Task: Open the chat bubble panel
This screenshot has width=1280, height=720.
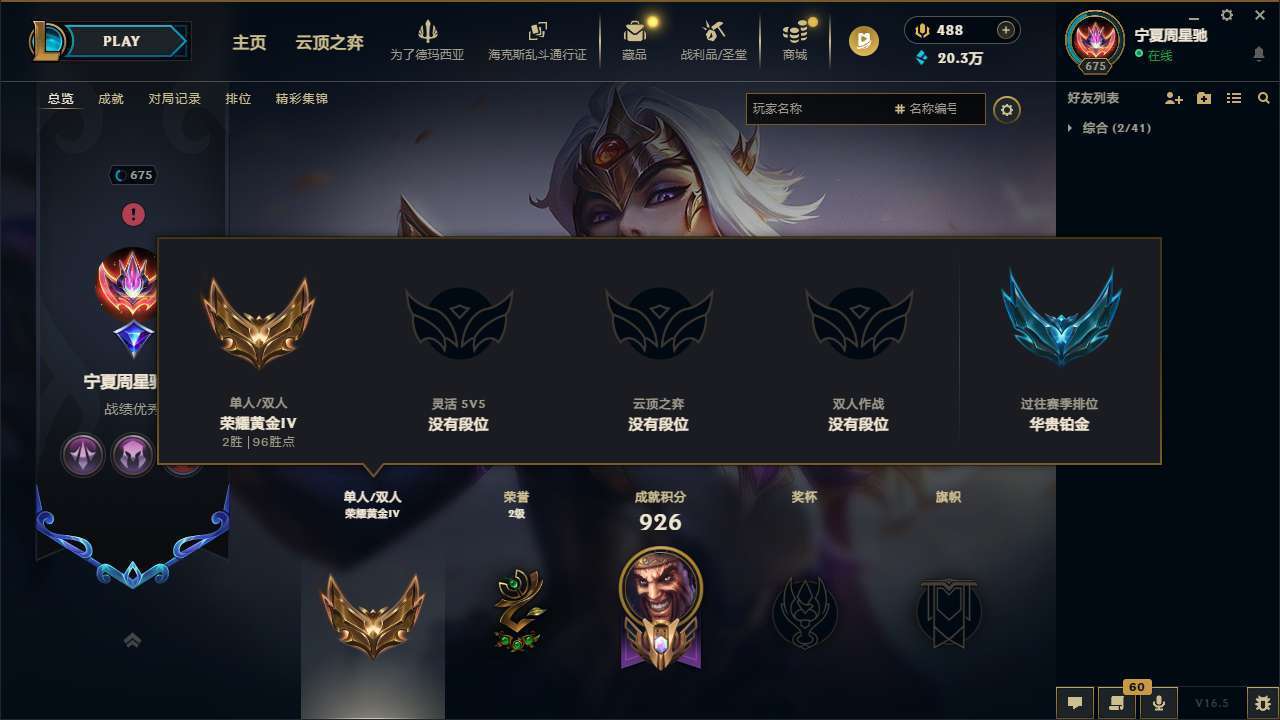Action: click(x=1073, y=704)
